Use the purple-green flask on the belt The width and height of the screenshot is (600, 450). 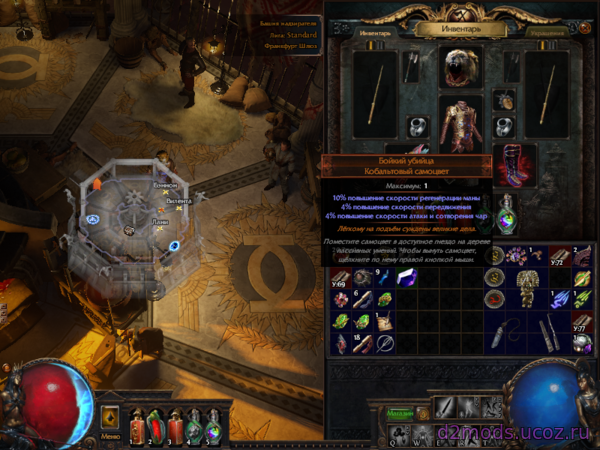[x=212, y=426]
